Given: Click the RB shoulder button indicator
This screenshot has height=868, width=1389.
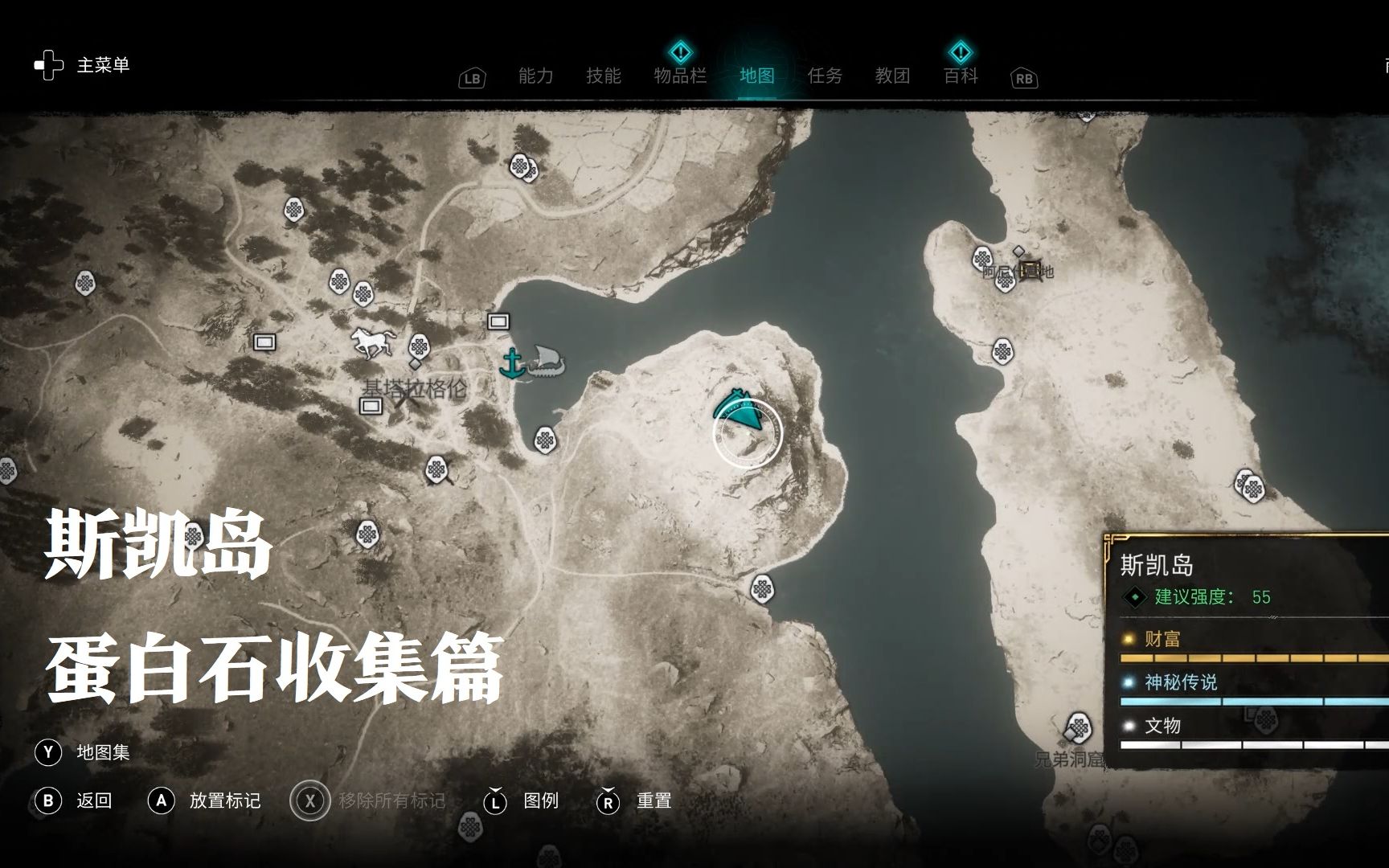Looking at the screenshot, I should [1023, 77].
